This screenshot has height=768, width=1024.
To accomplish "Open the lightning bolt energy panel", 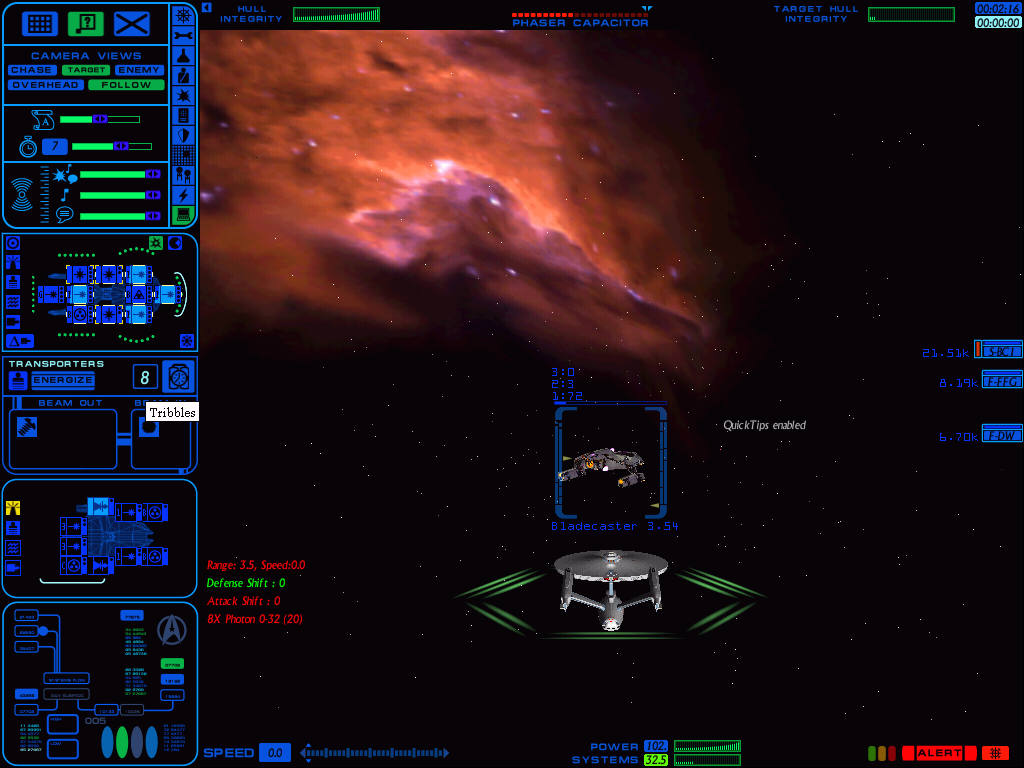I will pyautogui.click(x=183, y=194).
